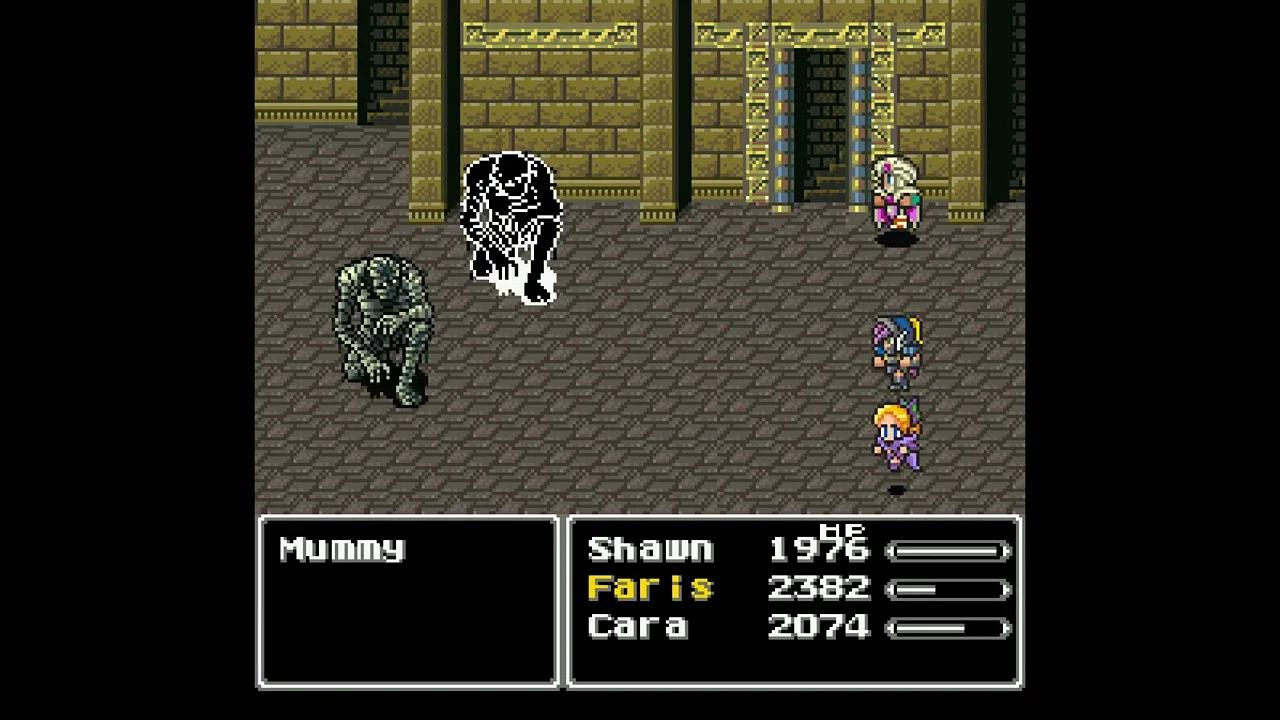Screen dimensions: 1280x720
Task: Open the party status window frame
Action: click(x=793, y=518)
